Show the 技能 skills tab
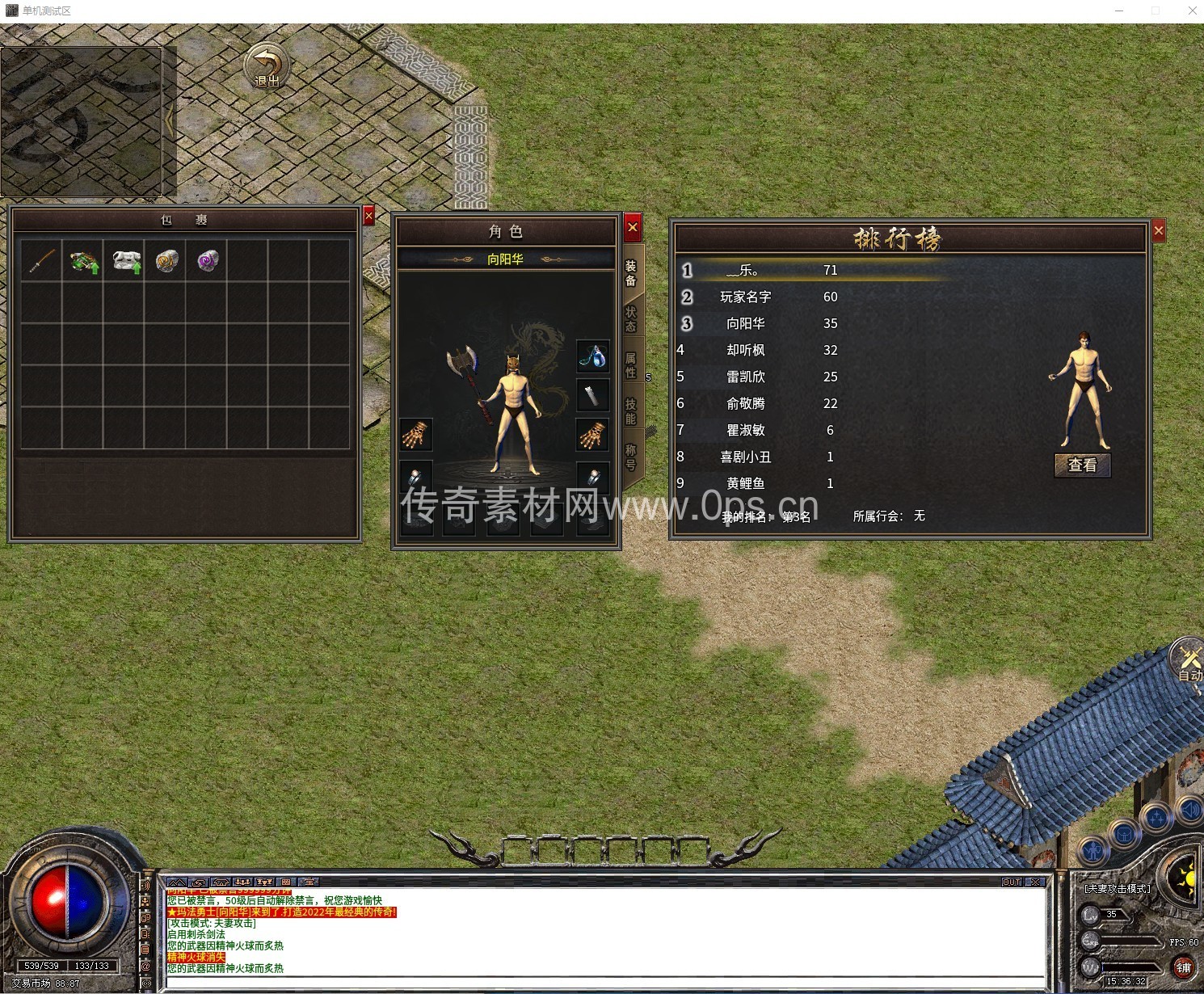This screenshot has height=994, width=1204. [x=631, y=411]
